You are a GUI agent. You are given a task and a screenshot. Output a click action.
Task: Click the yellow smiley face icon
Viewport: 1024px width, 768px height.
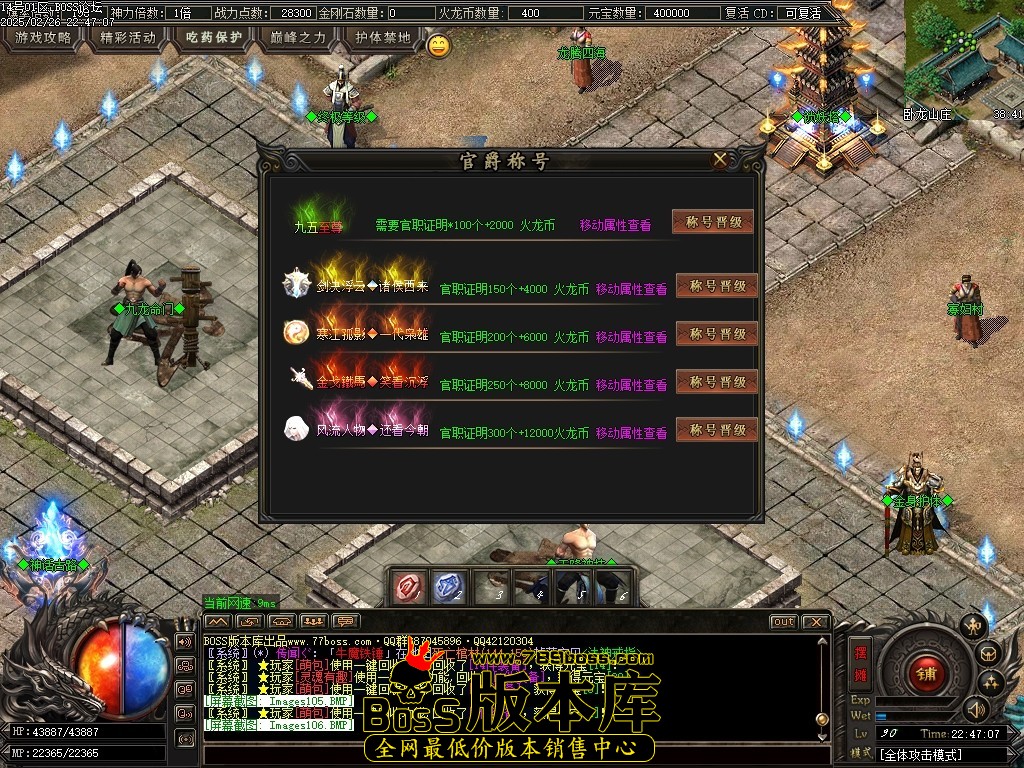[x=438, y=45]
